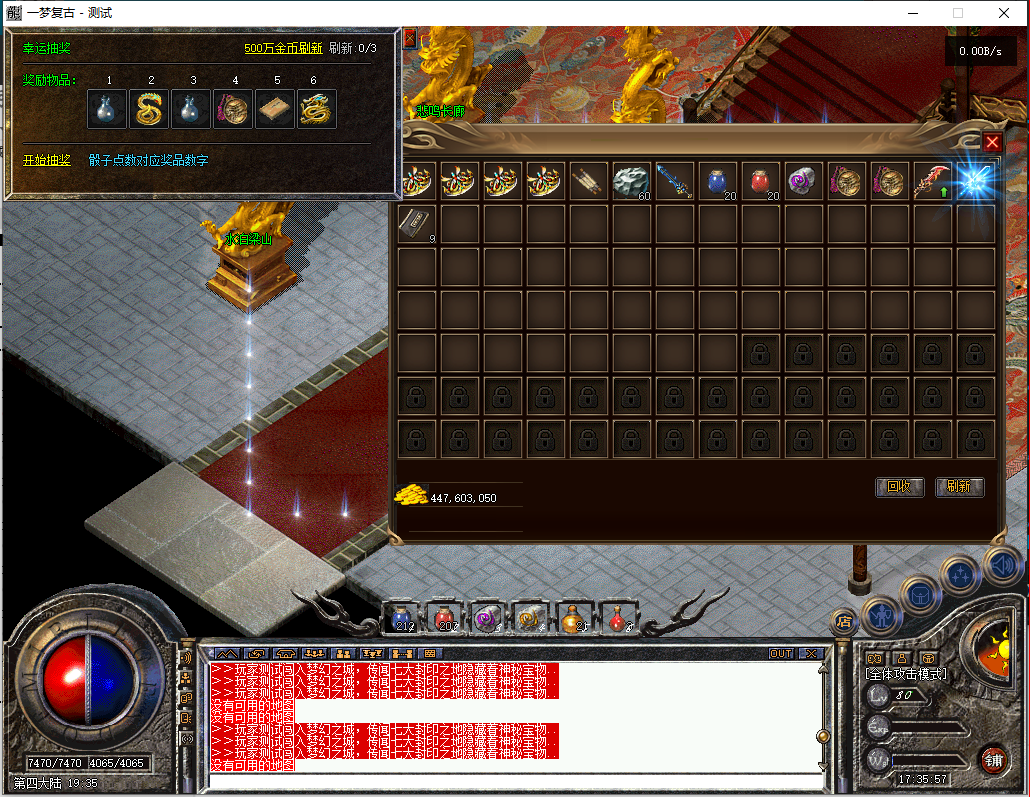Click the red 铺 round button

click(x=993, y=757)
